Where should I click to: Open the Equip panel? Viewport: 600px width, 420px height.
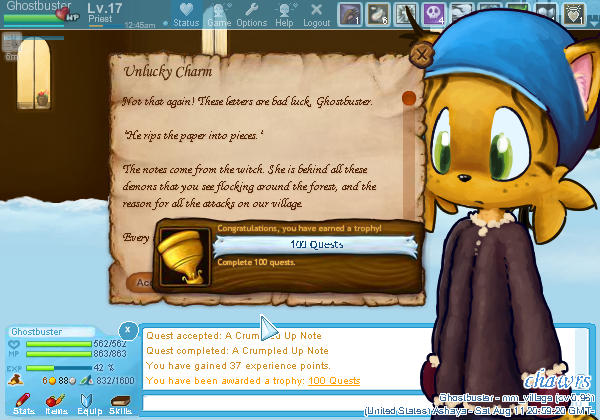(88, 403)
